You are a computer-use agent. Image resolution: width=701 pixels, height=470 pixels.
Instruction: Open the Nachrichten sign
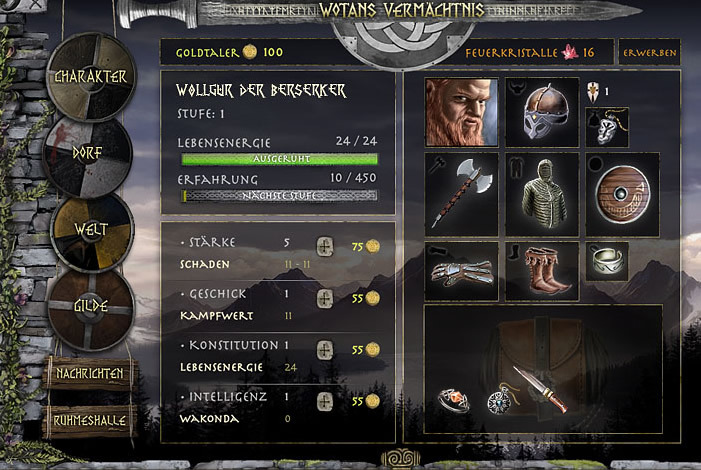(x=90, y=374)
